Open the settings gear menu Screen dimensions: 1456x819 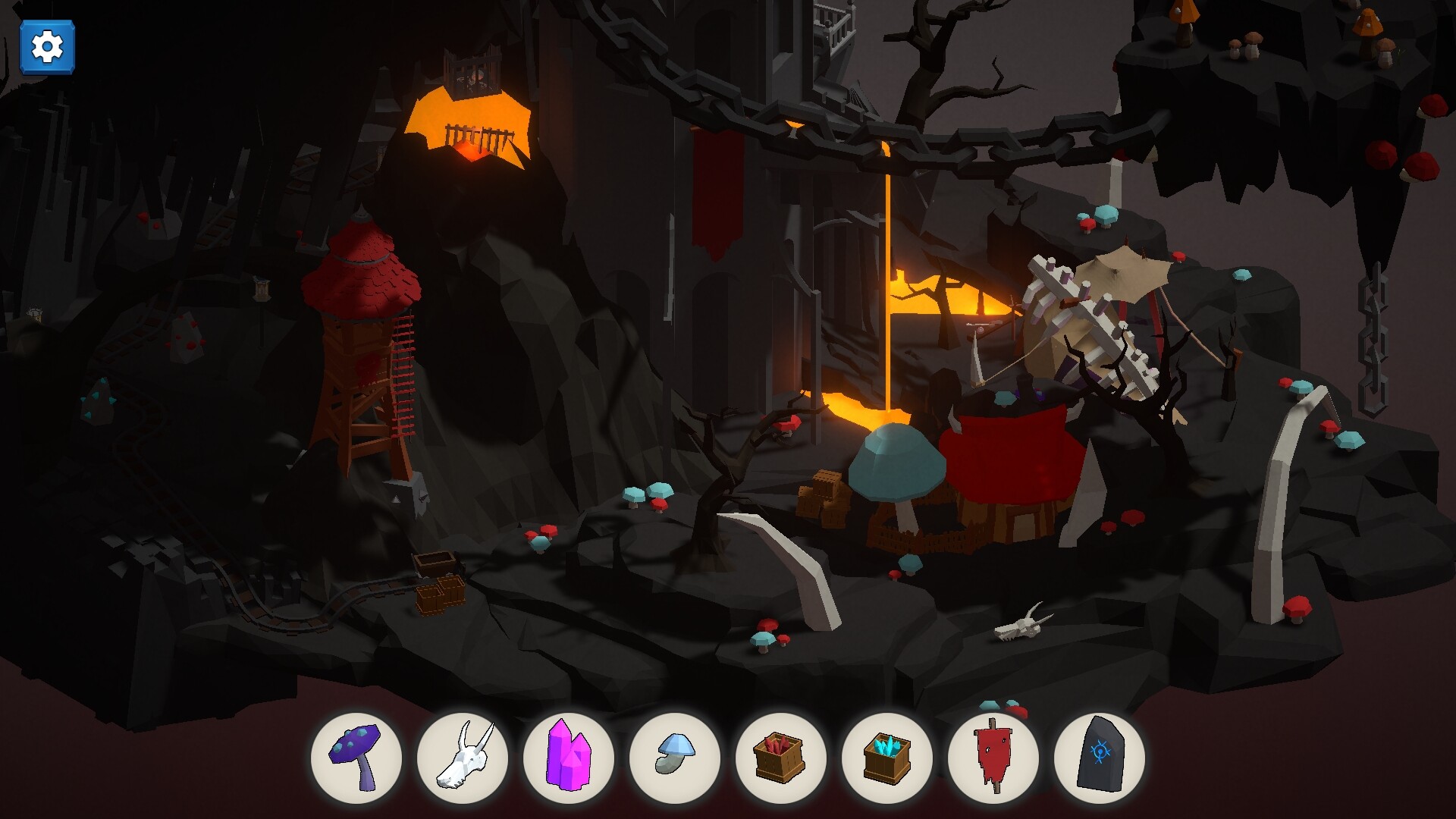pos(47,47)
